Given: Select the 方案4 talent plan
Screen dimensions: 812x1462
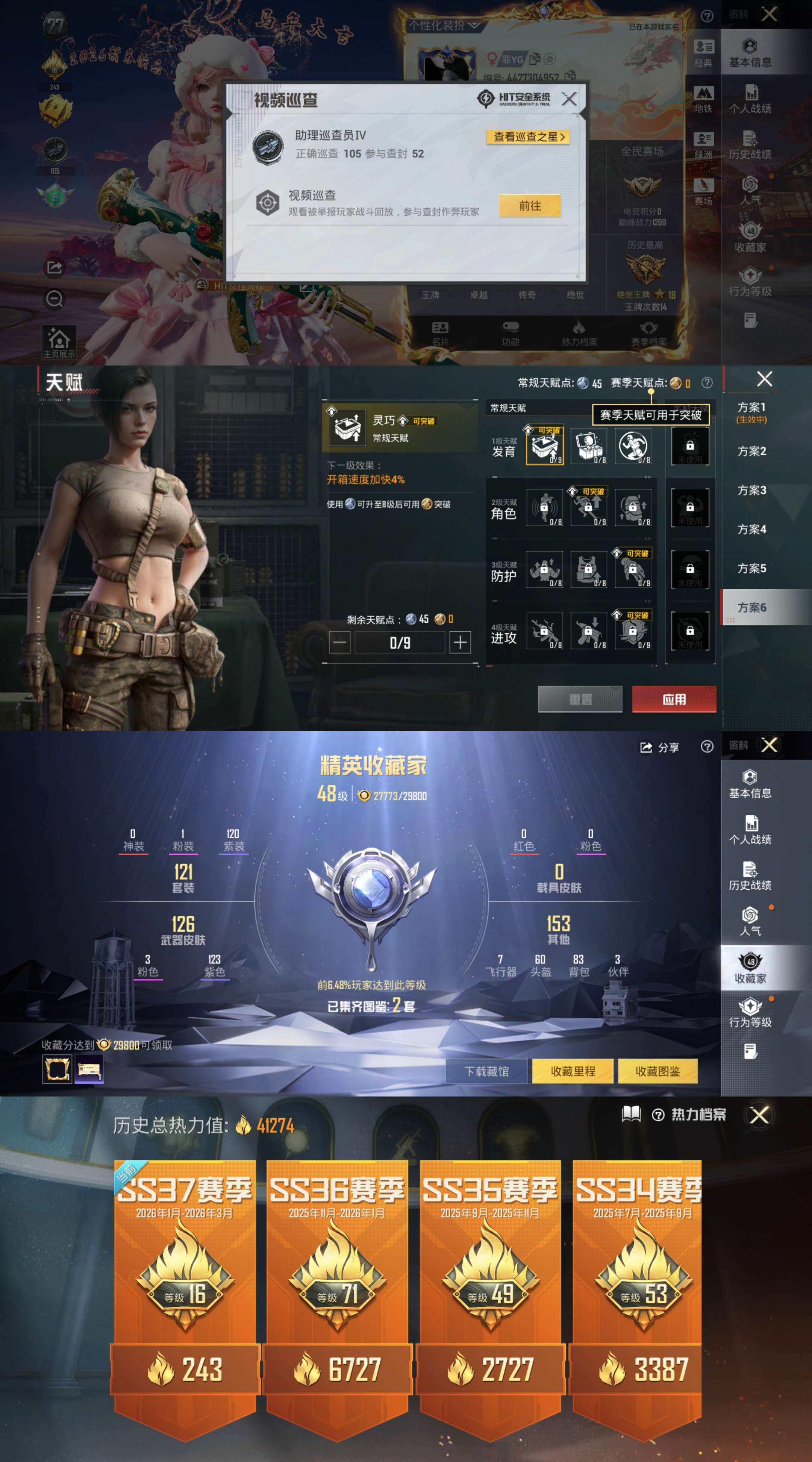Looking at the screenshot, I should 751,529.
